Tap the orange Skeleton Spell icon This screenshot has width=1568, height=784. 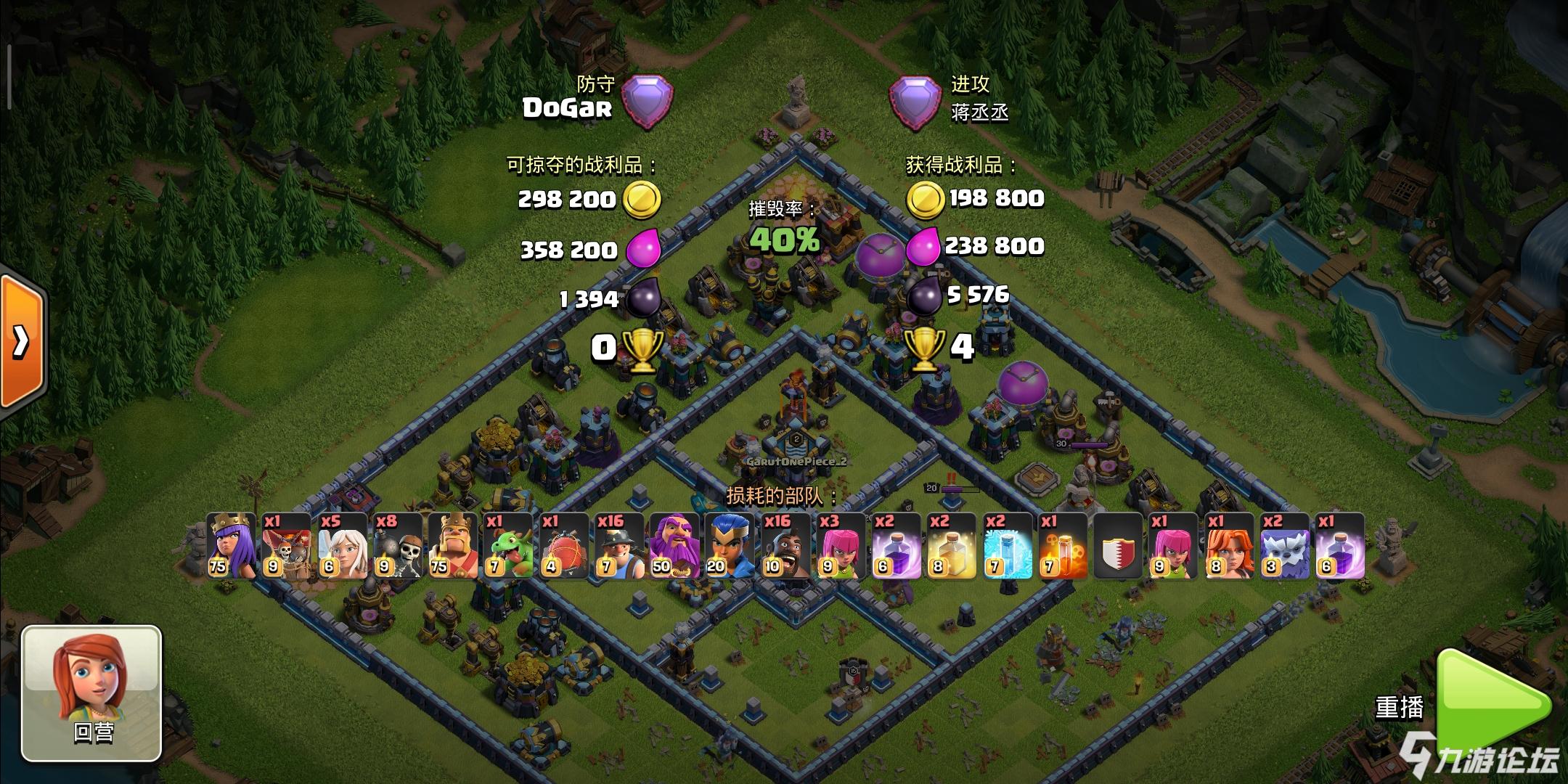click(1063, 546)
